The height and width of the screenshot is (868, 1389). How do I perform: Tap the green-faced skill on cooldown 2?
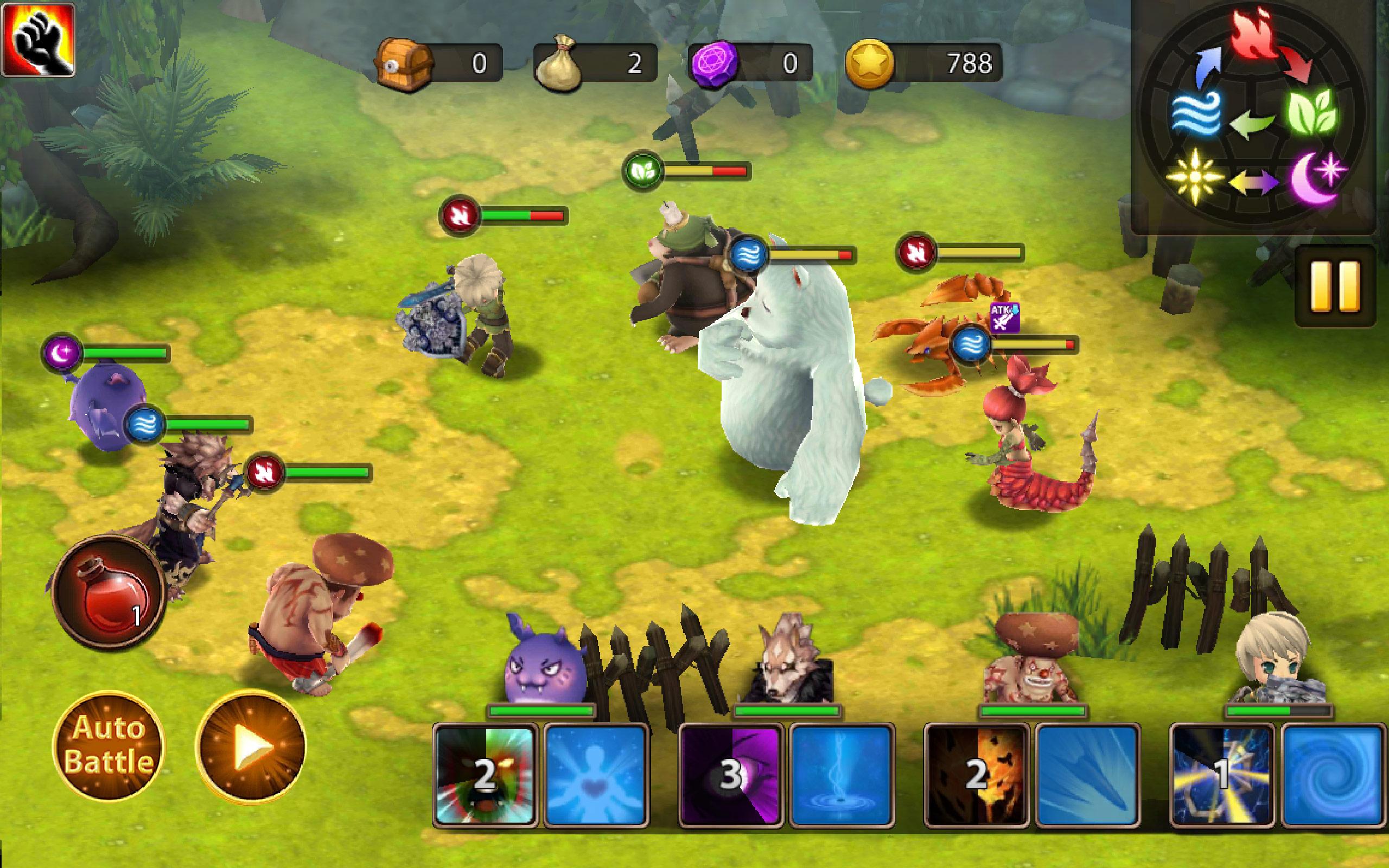[486, 776]
